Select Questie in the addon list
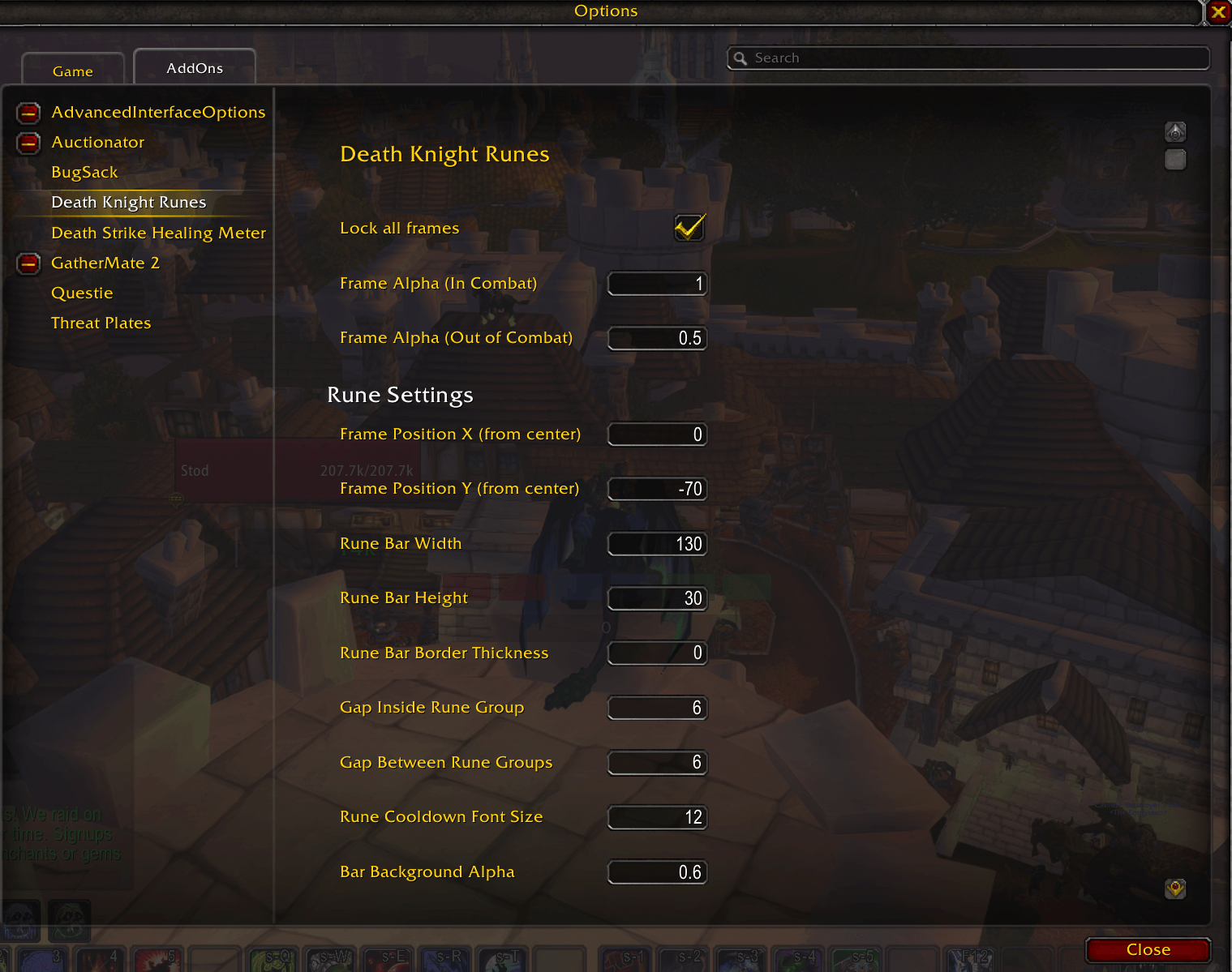Image resolution: width=1232 pixels, height=972 pixels. click(82, 293)
